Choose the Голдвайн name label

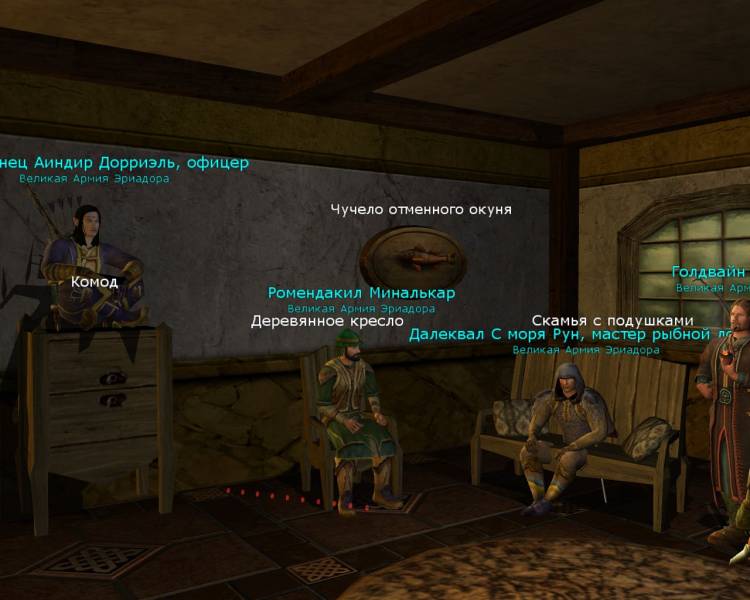point(709,272)
